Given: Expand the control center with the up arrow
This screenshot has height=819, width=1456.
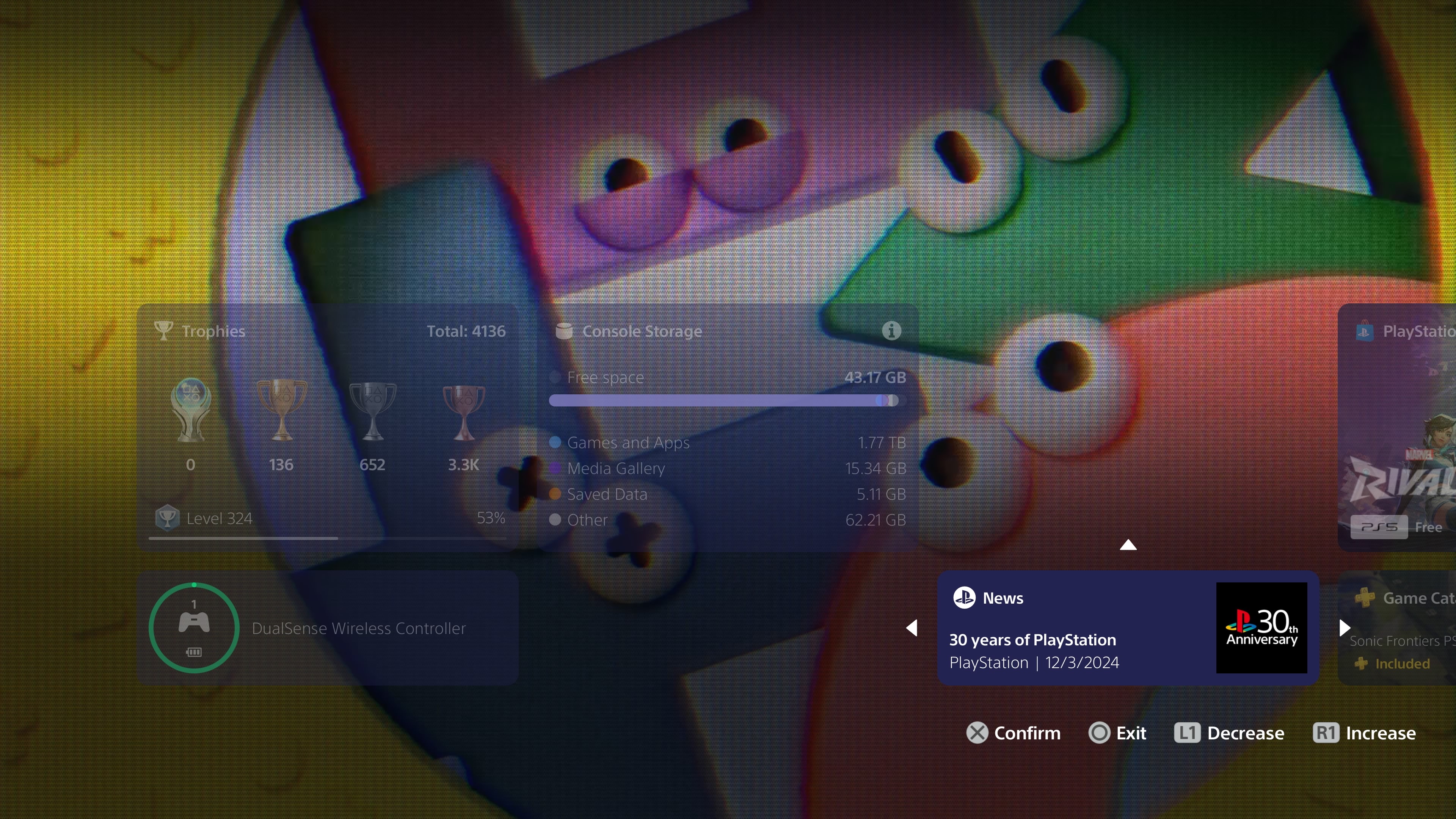Looking at the screenshot, I should (x=1128, y=544).
